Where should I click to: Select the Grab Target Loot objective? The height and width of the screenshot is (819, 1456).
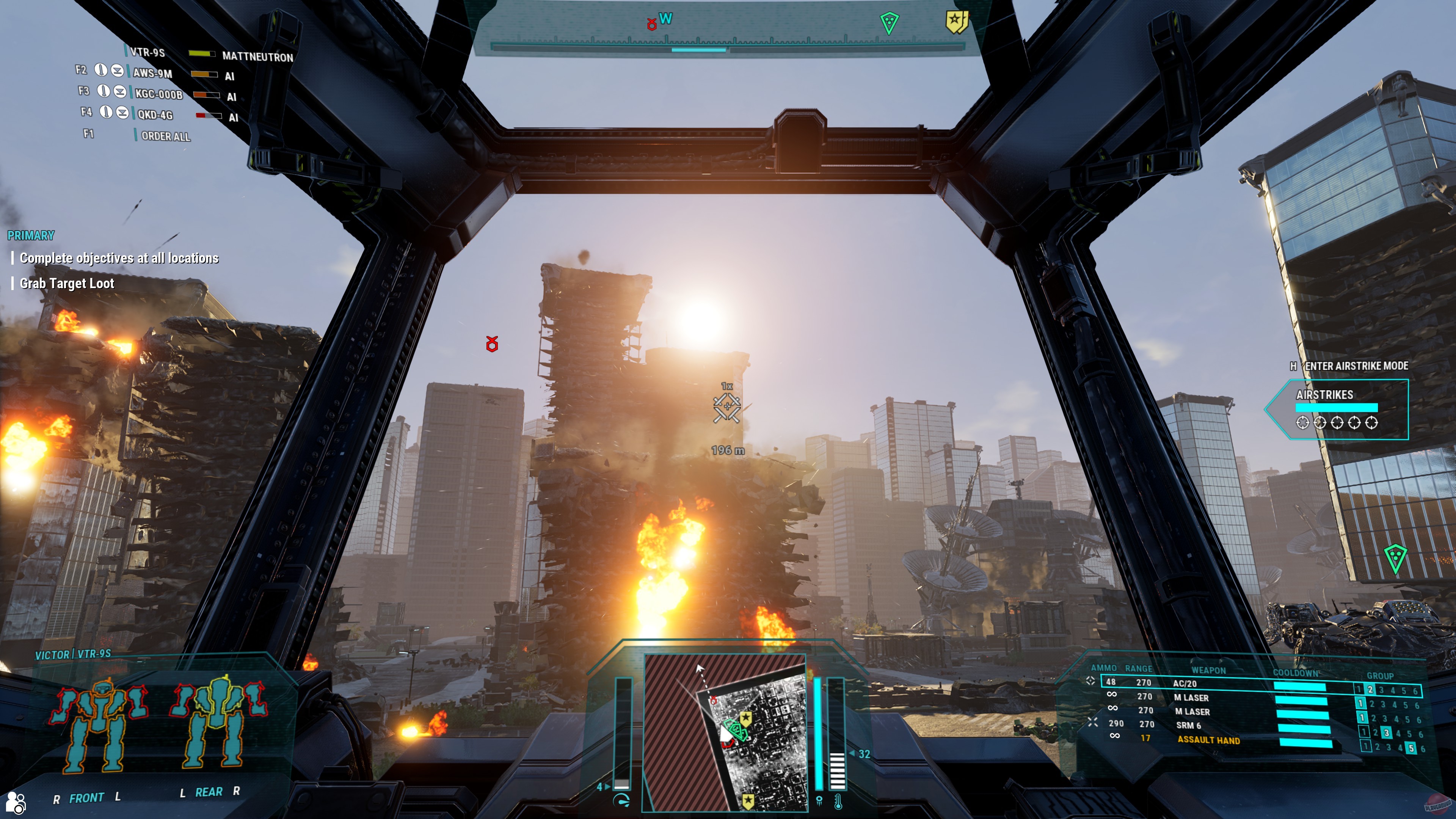tap(67, 284)
